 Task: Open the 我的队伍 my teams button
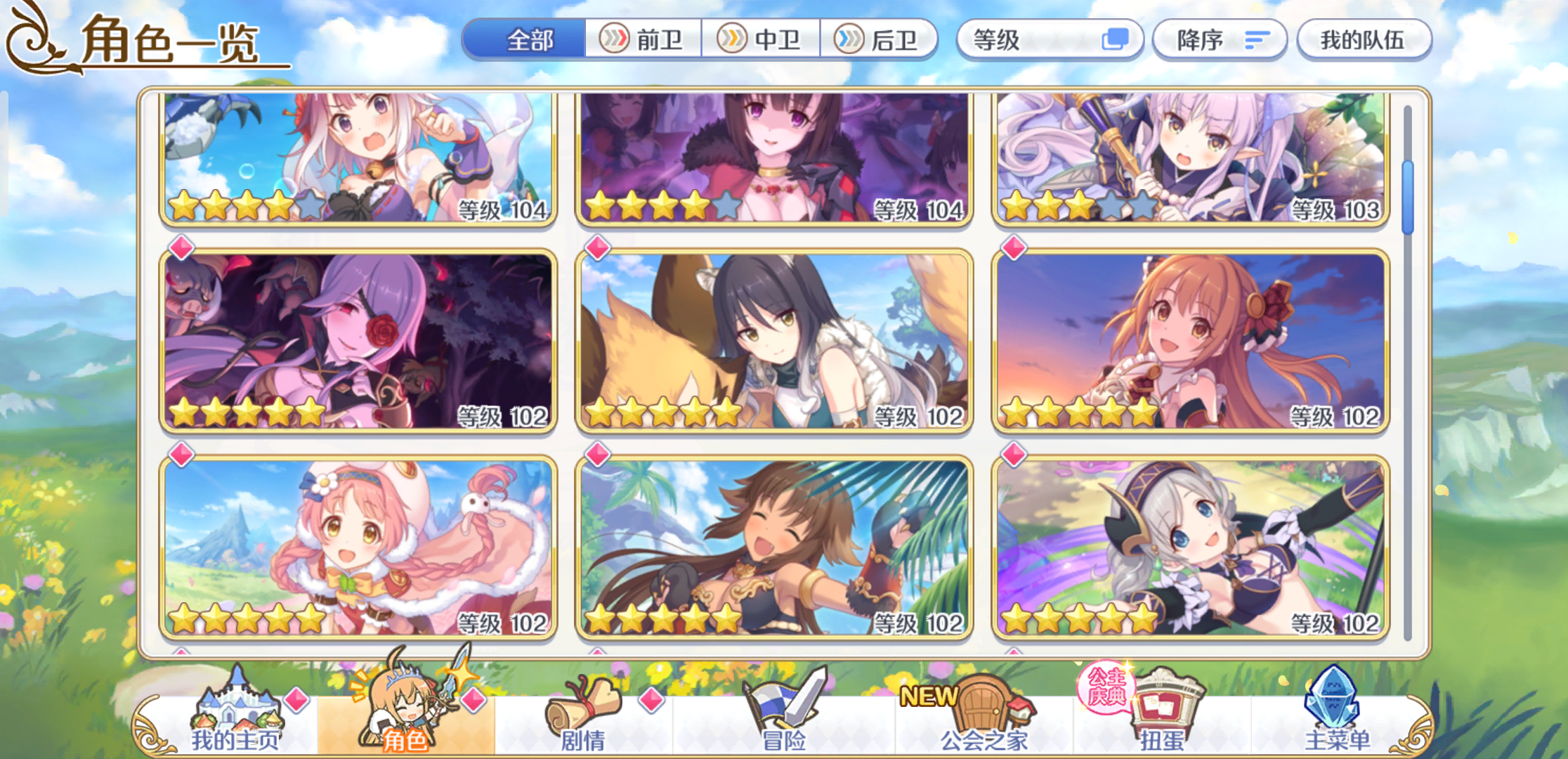click(1363, 40)
